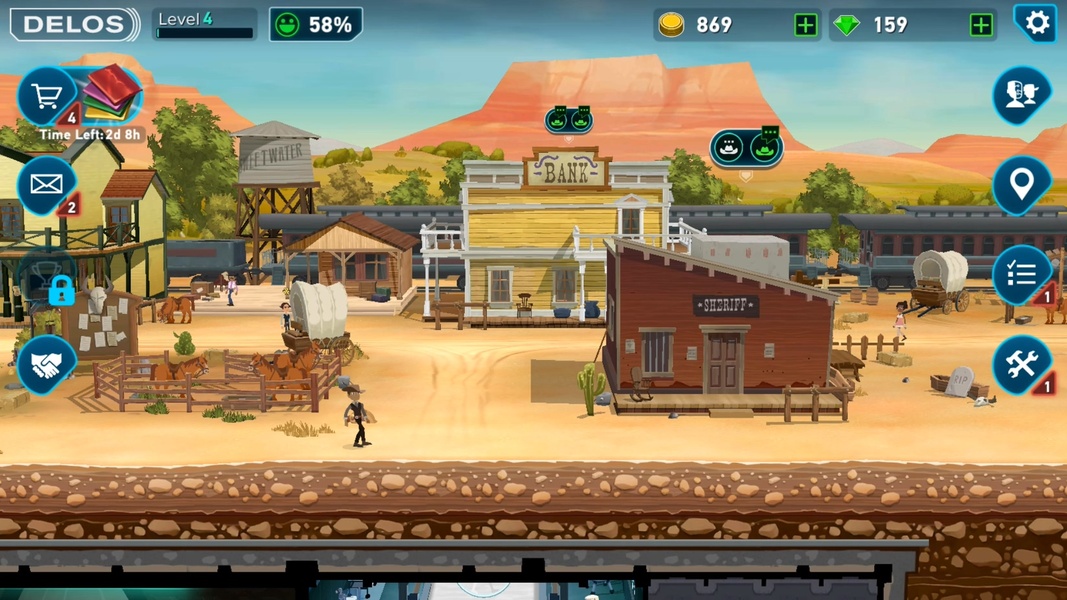Open the stacked books limited-time offer
Screen dimensions: 1067x600
(x=111, y=92)
